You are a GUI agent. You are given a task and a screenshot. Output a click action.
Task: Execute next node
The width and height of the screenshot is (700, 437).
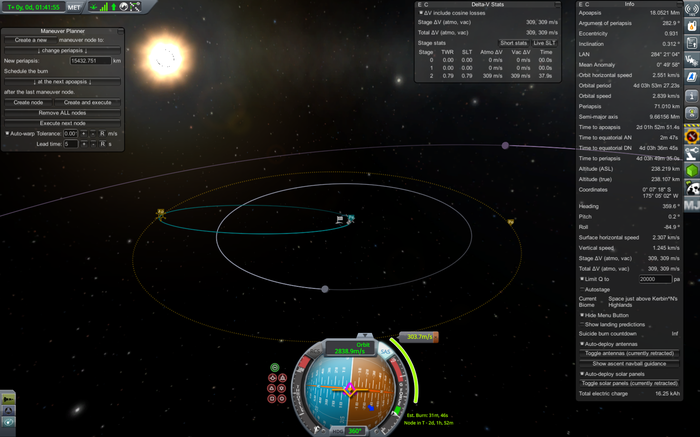[64, 122]
